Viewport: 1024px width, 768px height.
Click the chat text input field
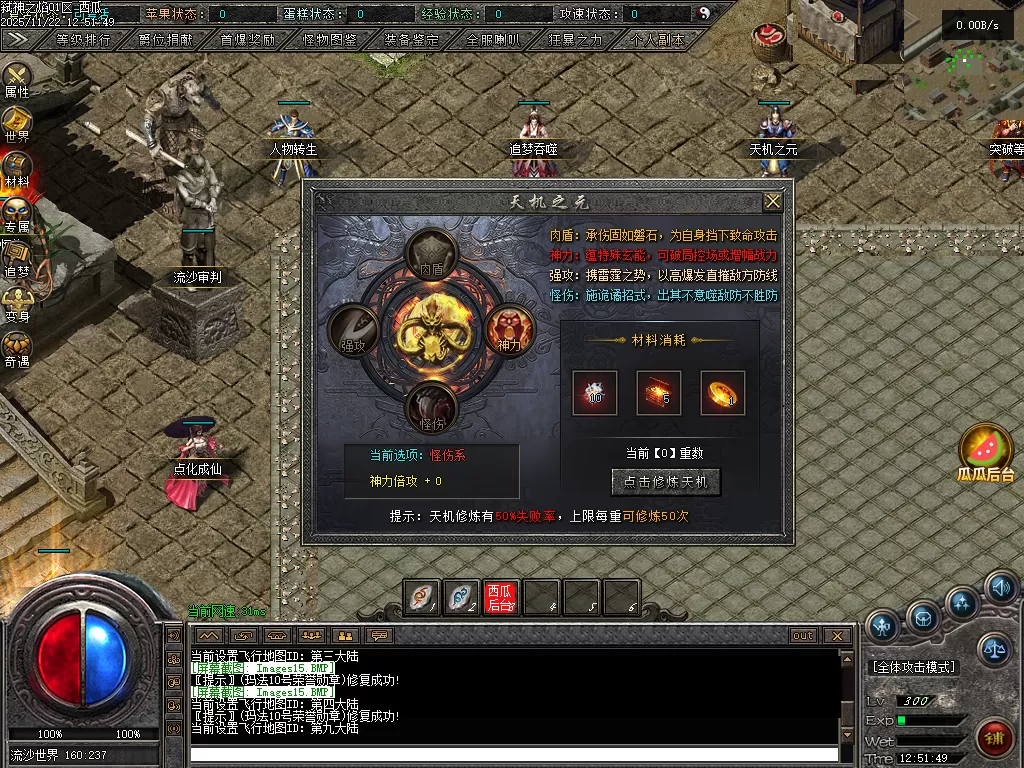515,754
